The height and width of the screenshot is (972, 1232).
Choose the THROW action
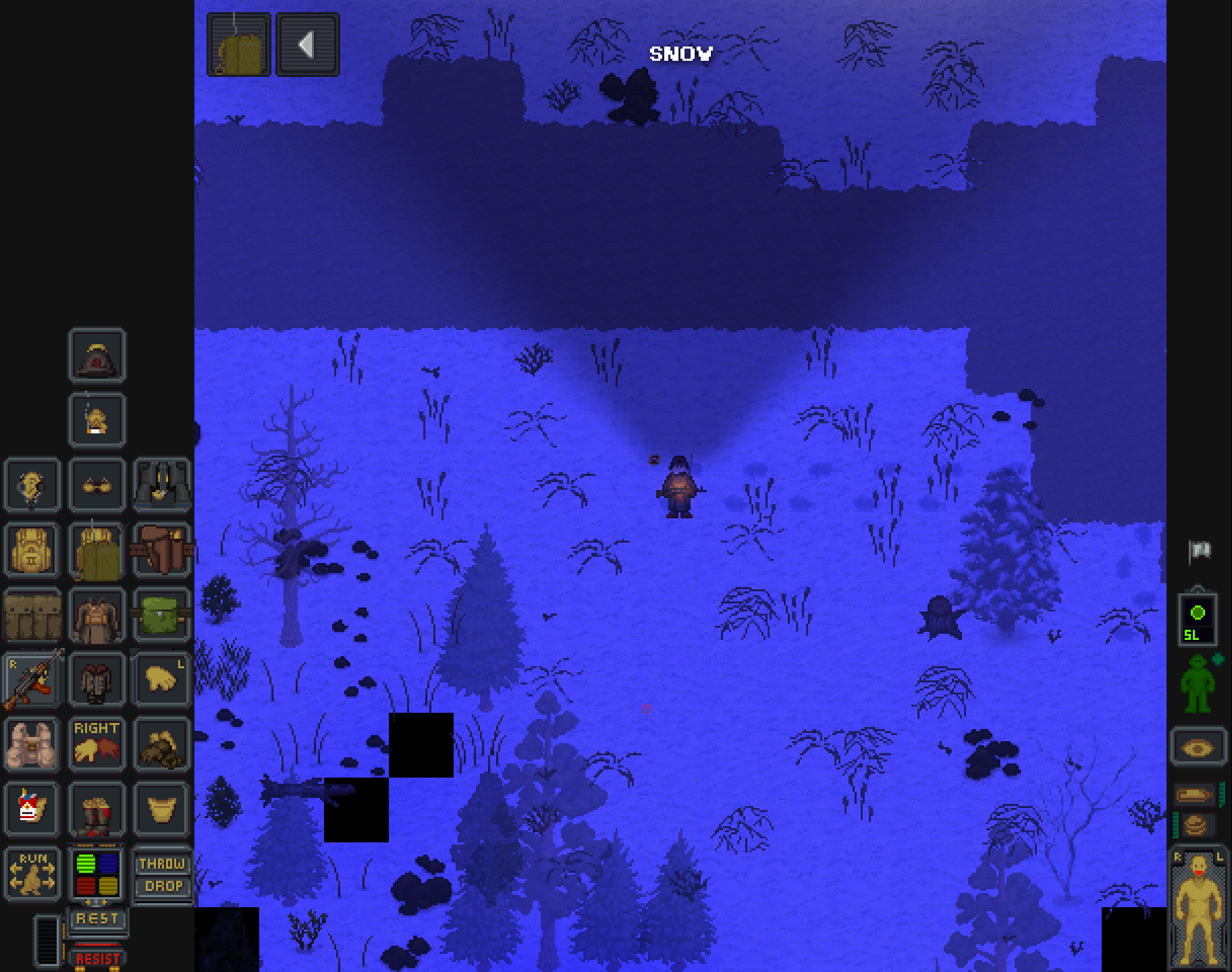tap(162, 863)
